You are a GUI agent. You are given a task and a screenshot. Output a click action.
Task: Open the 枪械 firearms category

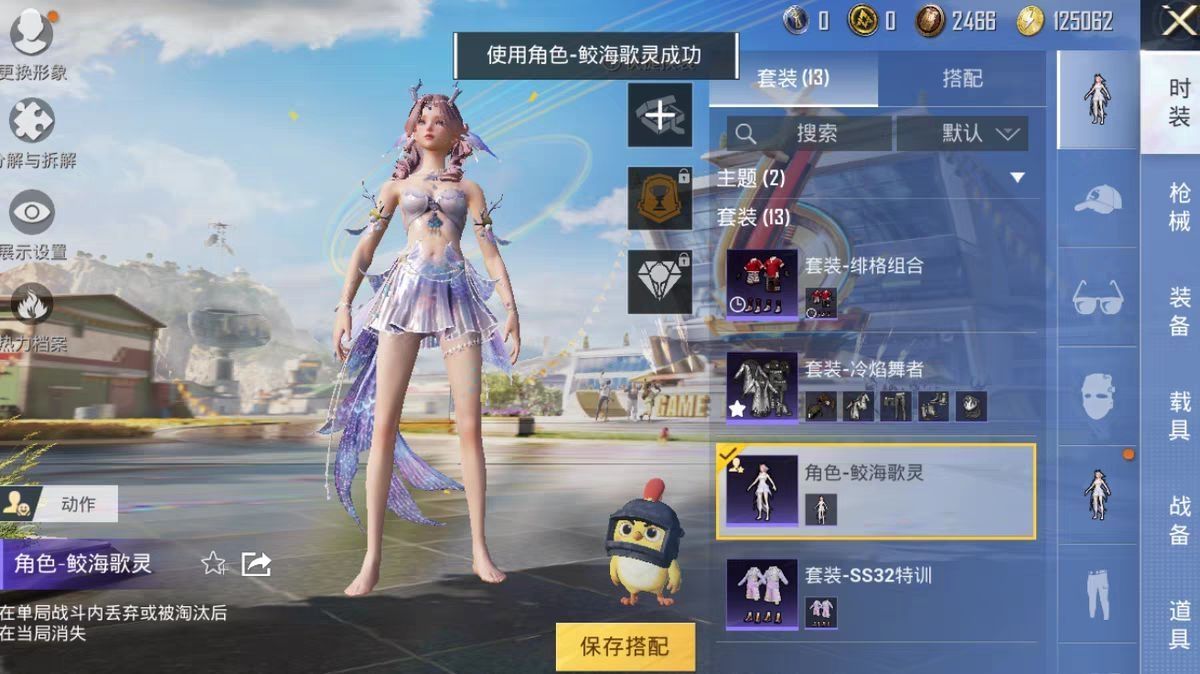click(x=1178, y=207)
